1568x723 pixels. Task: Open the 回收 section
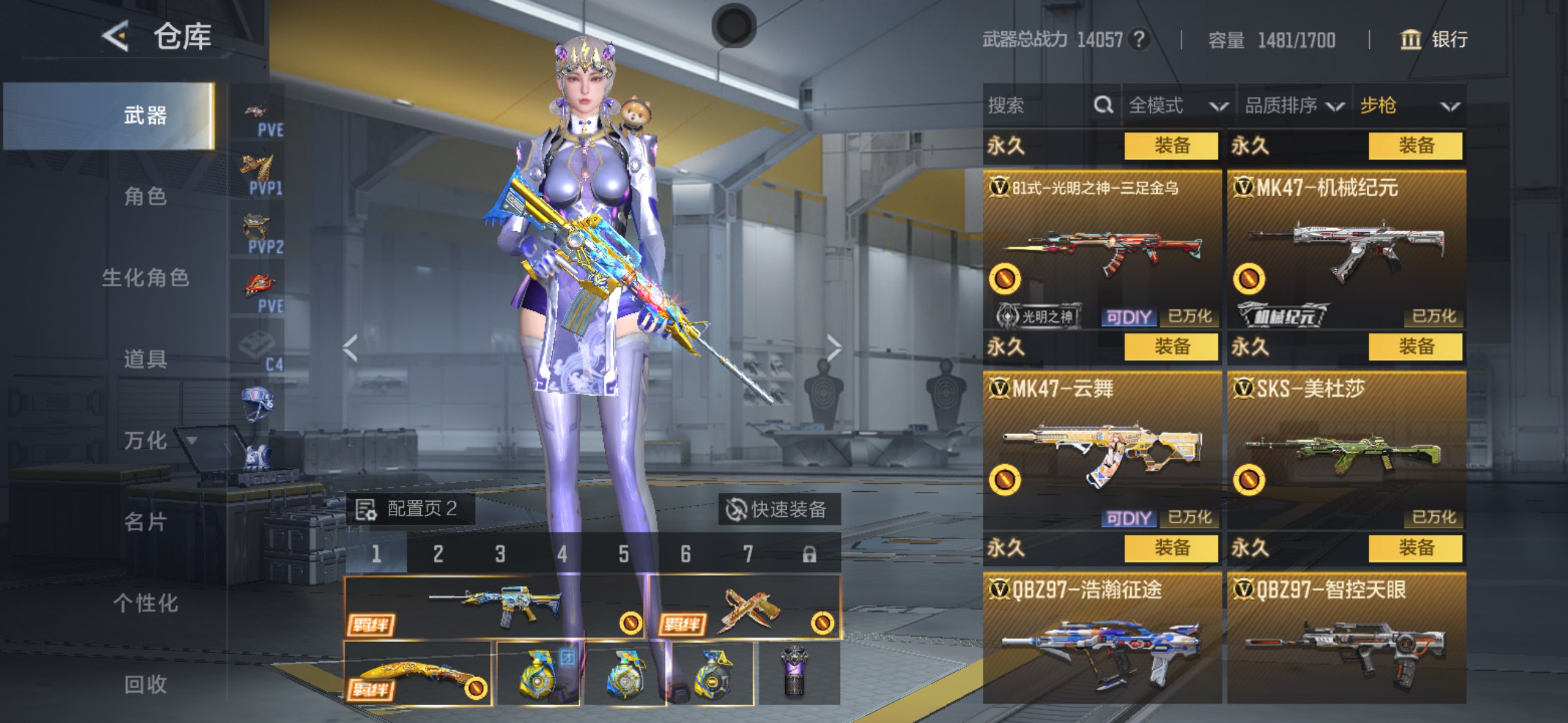pyautogui.click(x=145, y=684)
